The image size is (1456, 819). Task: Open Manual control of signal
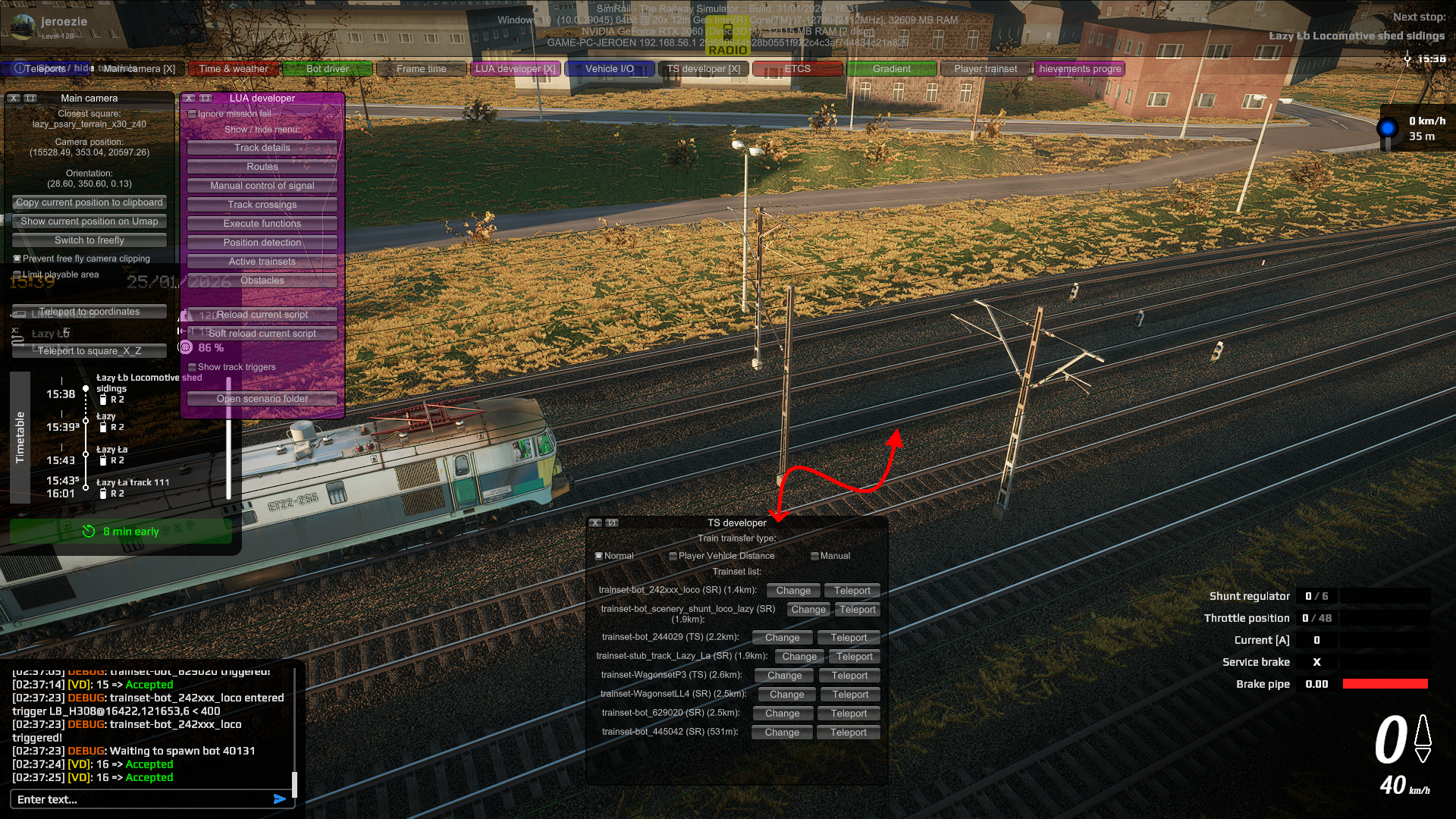click(x=262, y=186)
